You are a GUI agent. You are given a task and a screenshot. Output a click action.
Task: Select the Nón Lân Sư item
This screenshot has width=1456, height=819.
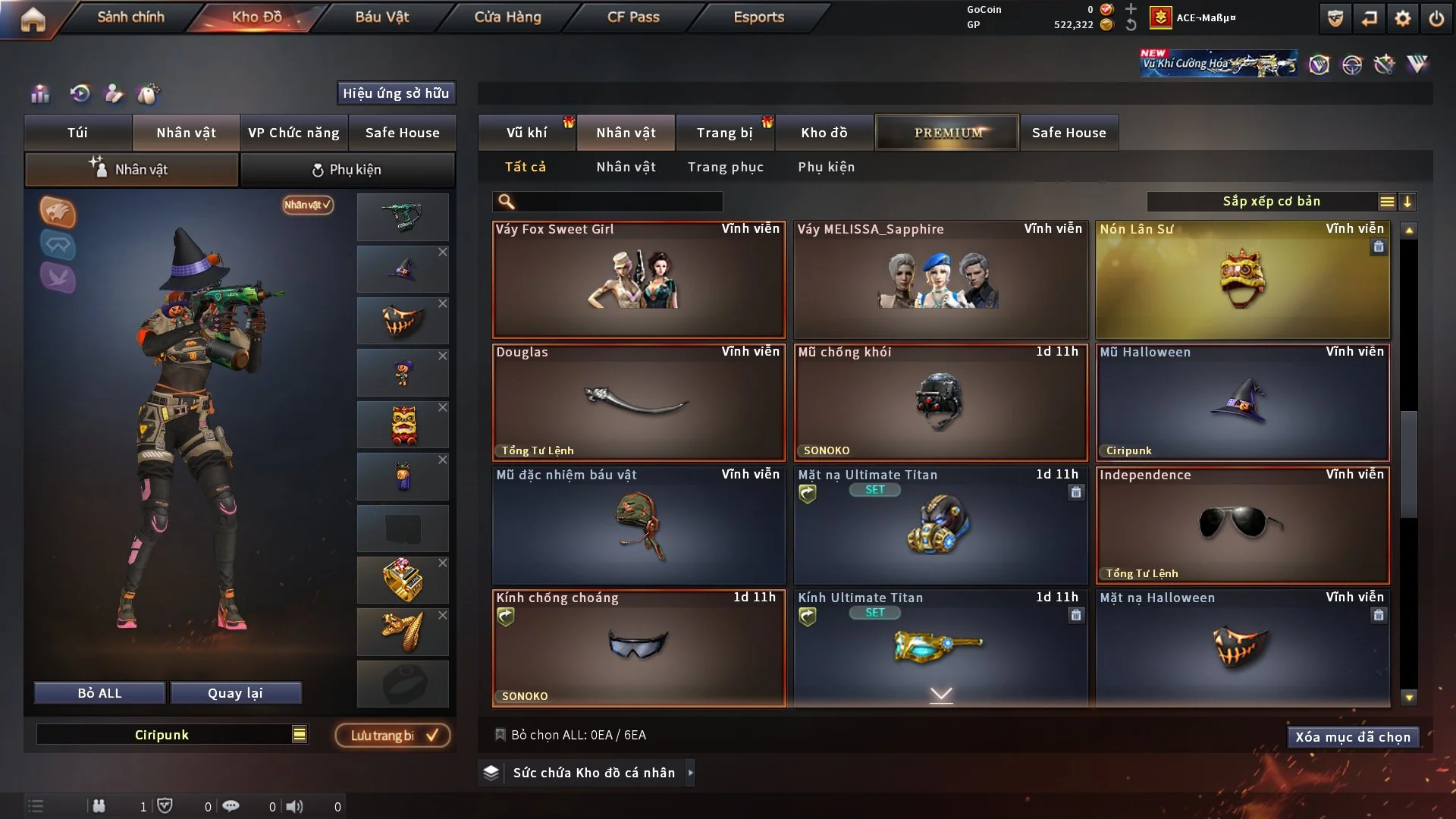tap(1242, 280)
